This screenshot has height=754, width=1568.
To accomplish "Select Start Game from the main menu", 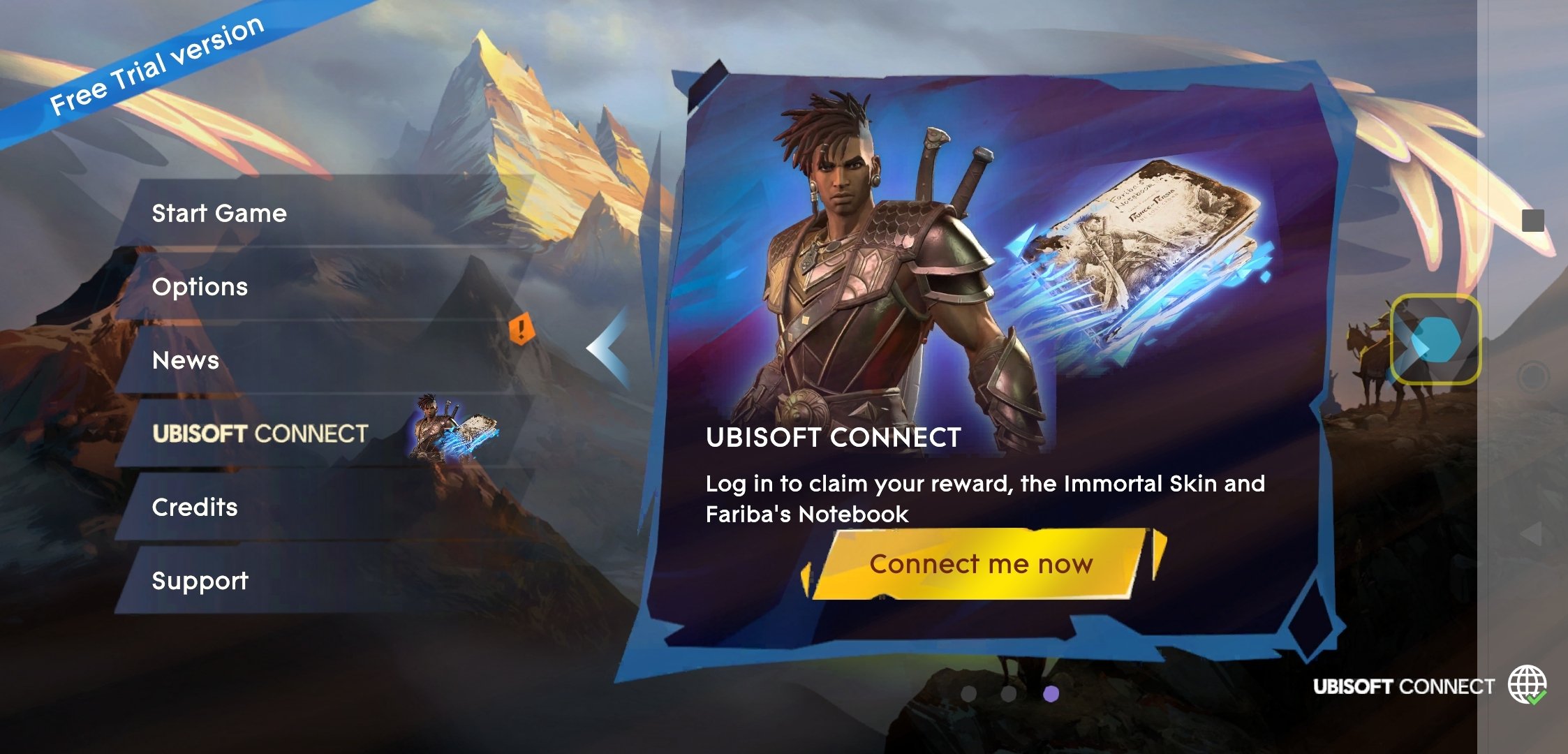I will click(219, 213).
